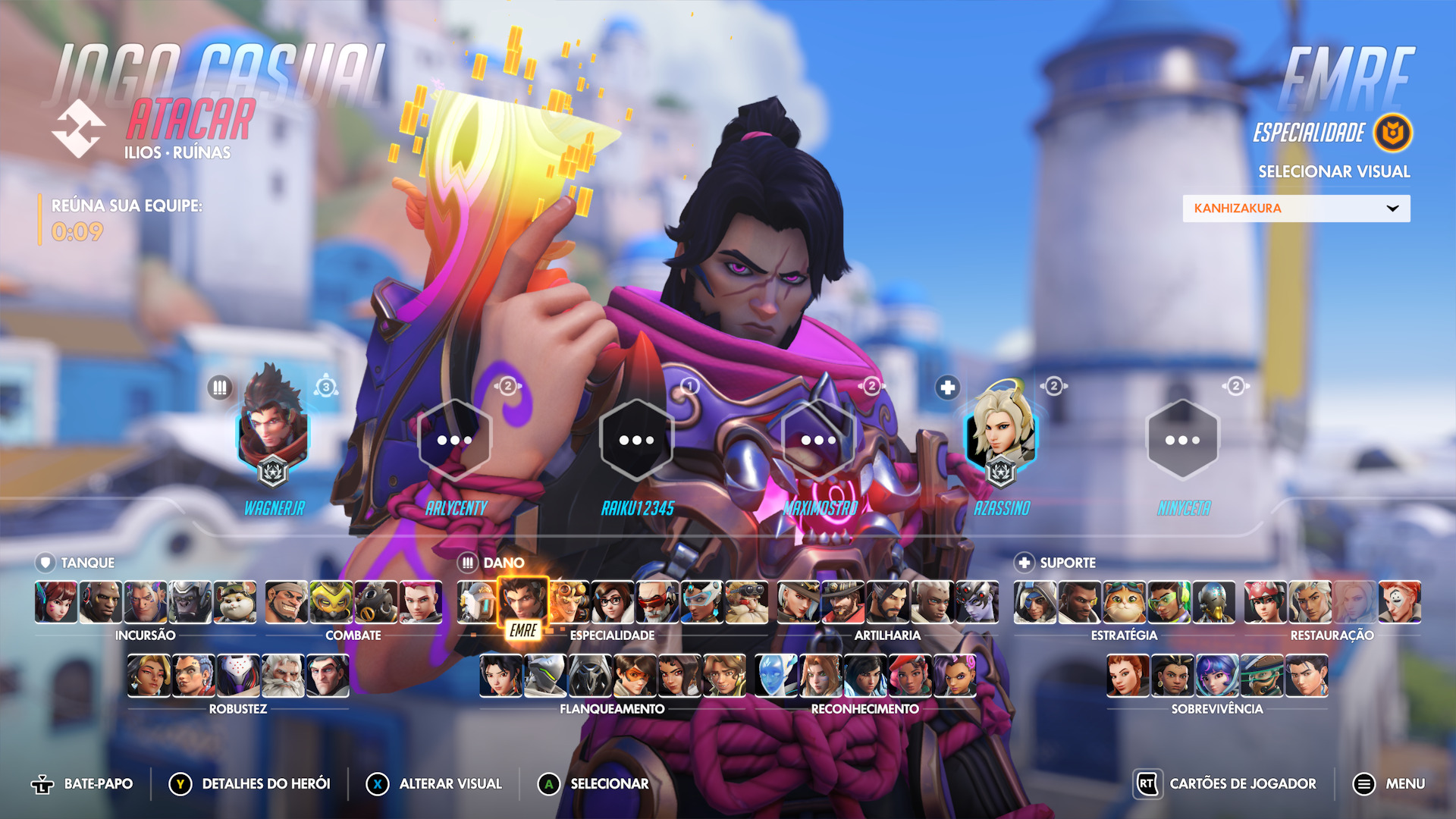The image size is (1456, 819).
Task: Choose Moira hero portrait
Action: 1399,602
